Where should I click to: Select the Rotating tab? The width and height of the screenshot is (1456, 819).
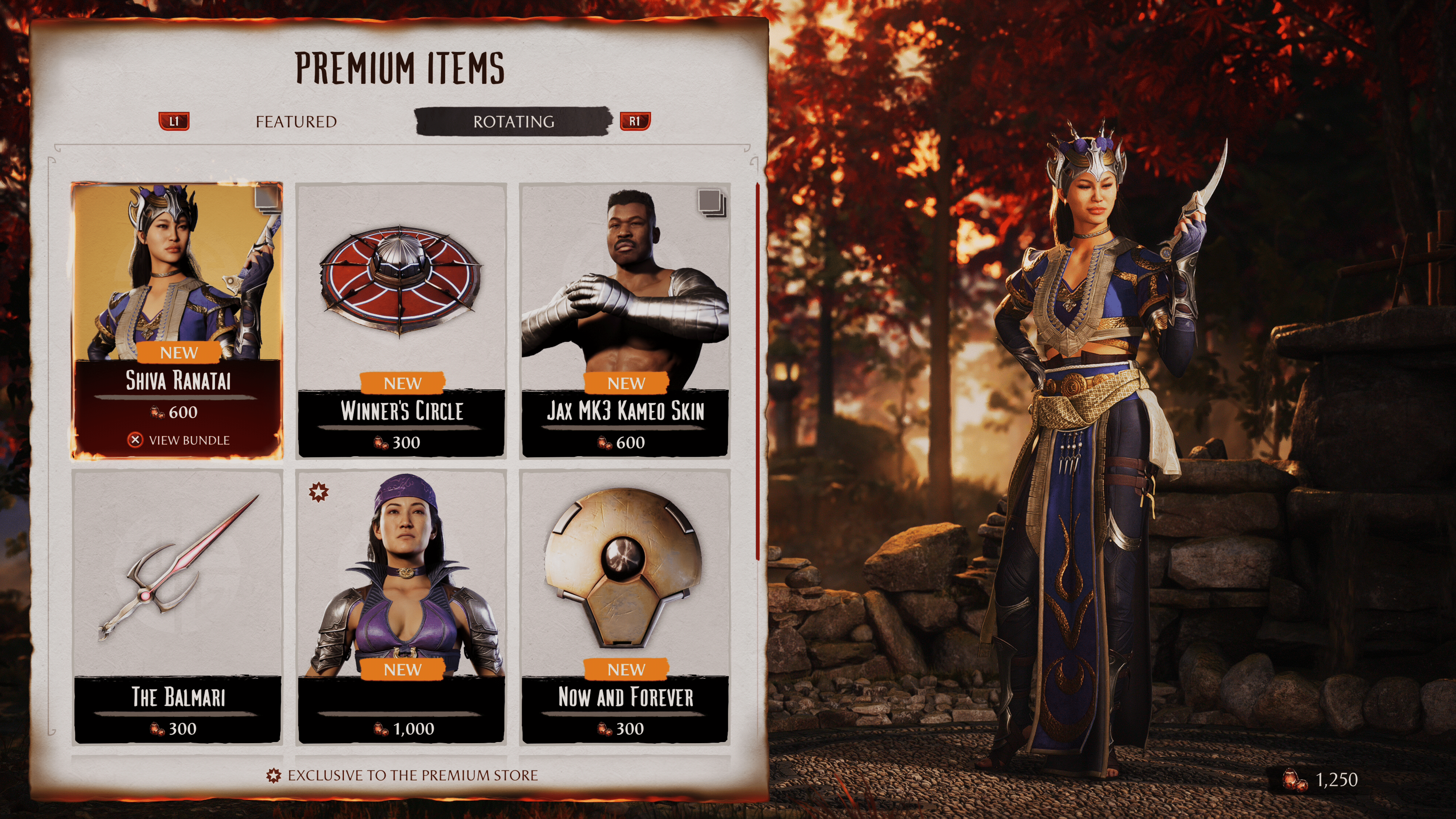point(513,121)
